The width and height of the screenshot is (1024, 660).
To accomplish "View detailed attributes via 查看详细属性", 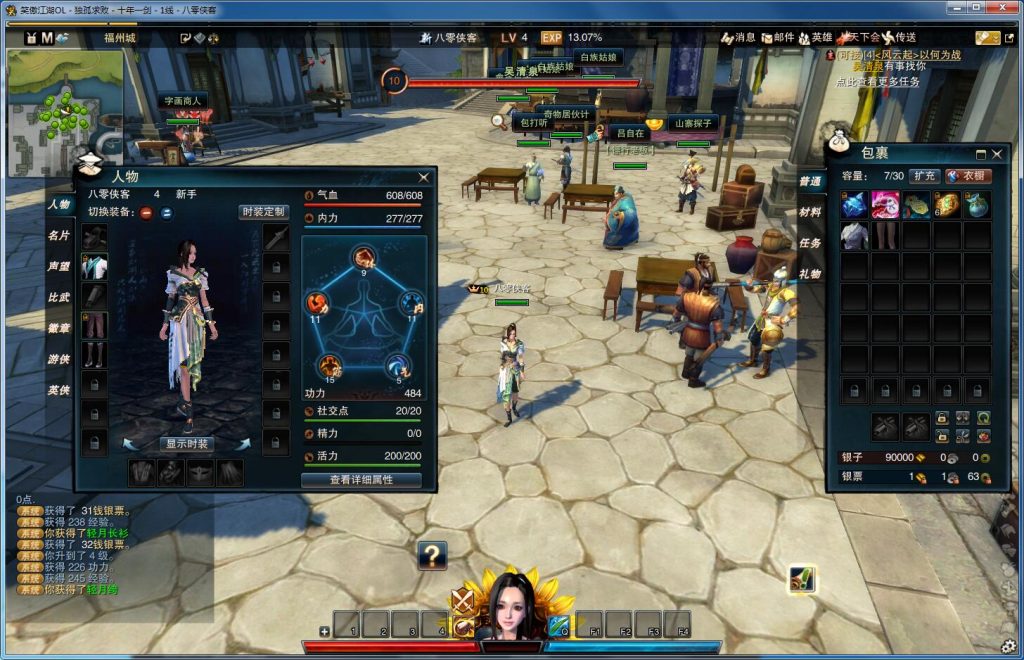I will [361, 480].
